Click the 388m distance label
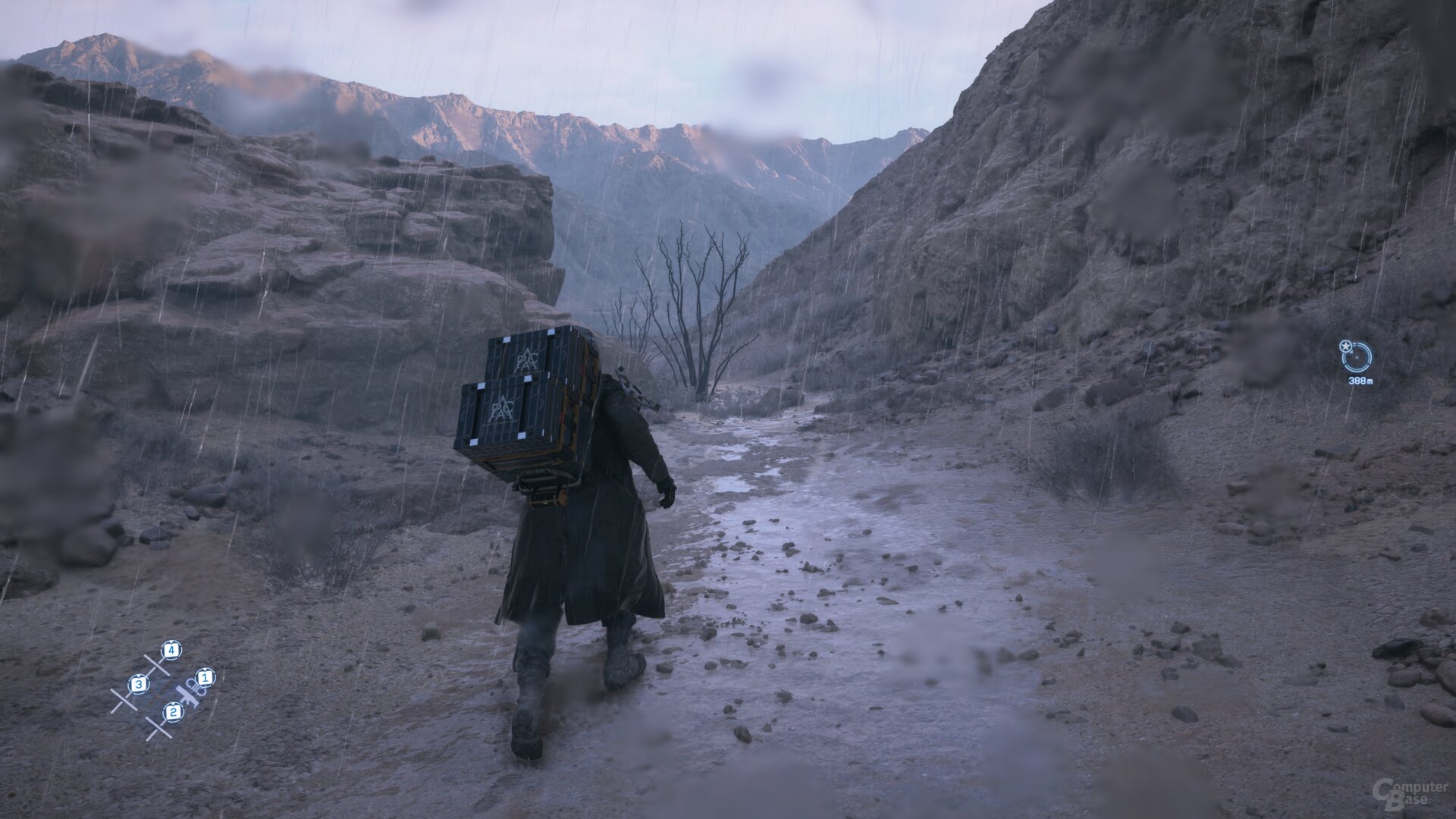 (1360, 380)
